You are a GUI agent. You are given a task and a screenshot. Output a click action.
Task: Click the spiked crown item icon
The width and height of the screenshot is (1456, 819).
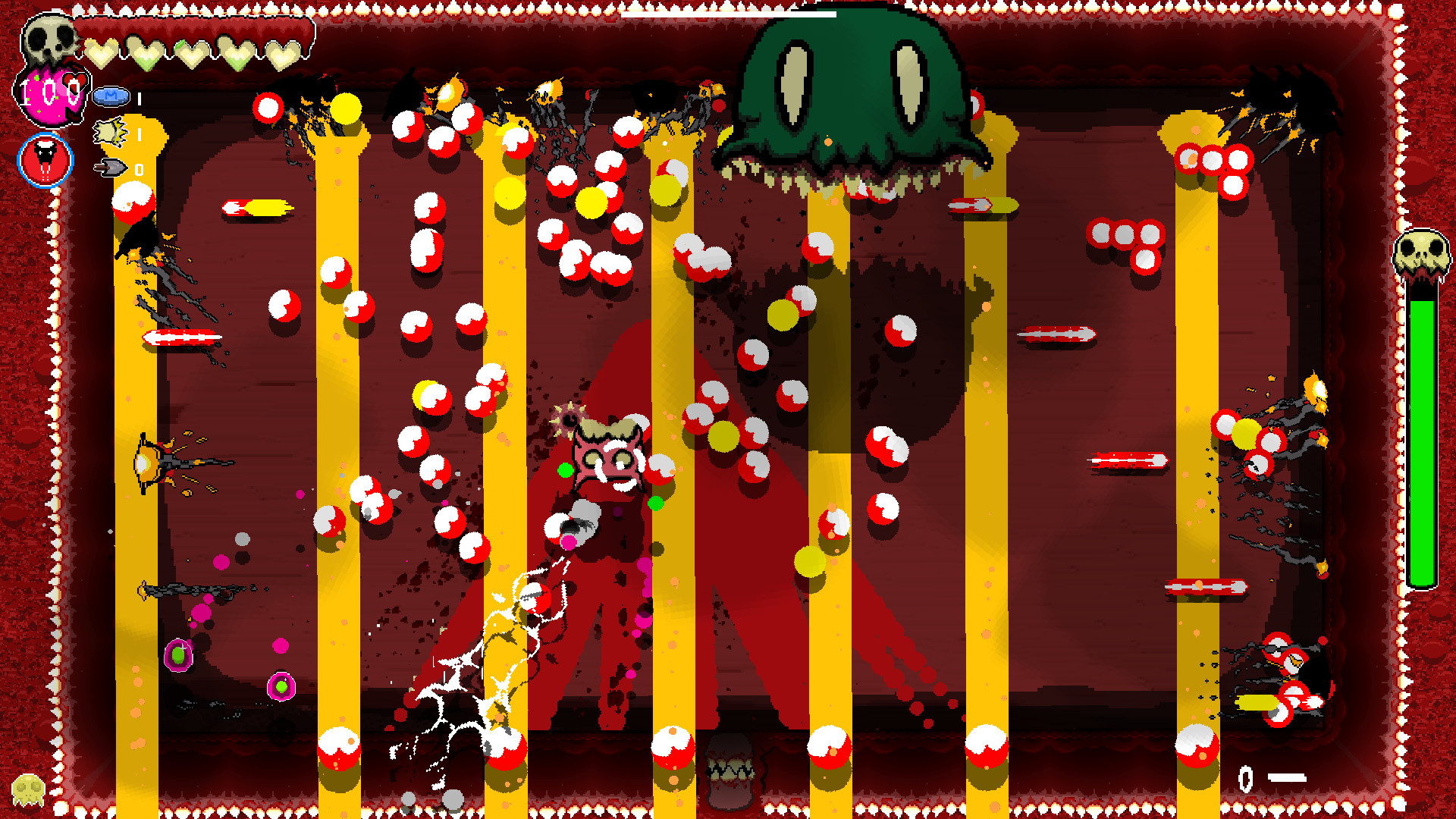point(110,133)
